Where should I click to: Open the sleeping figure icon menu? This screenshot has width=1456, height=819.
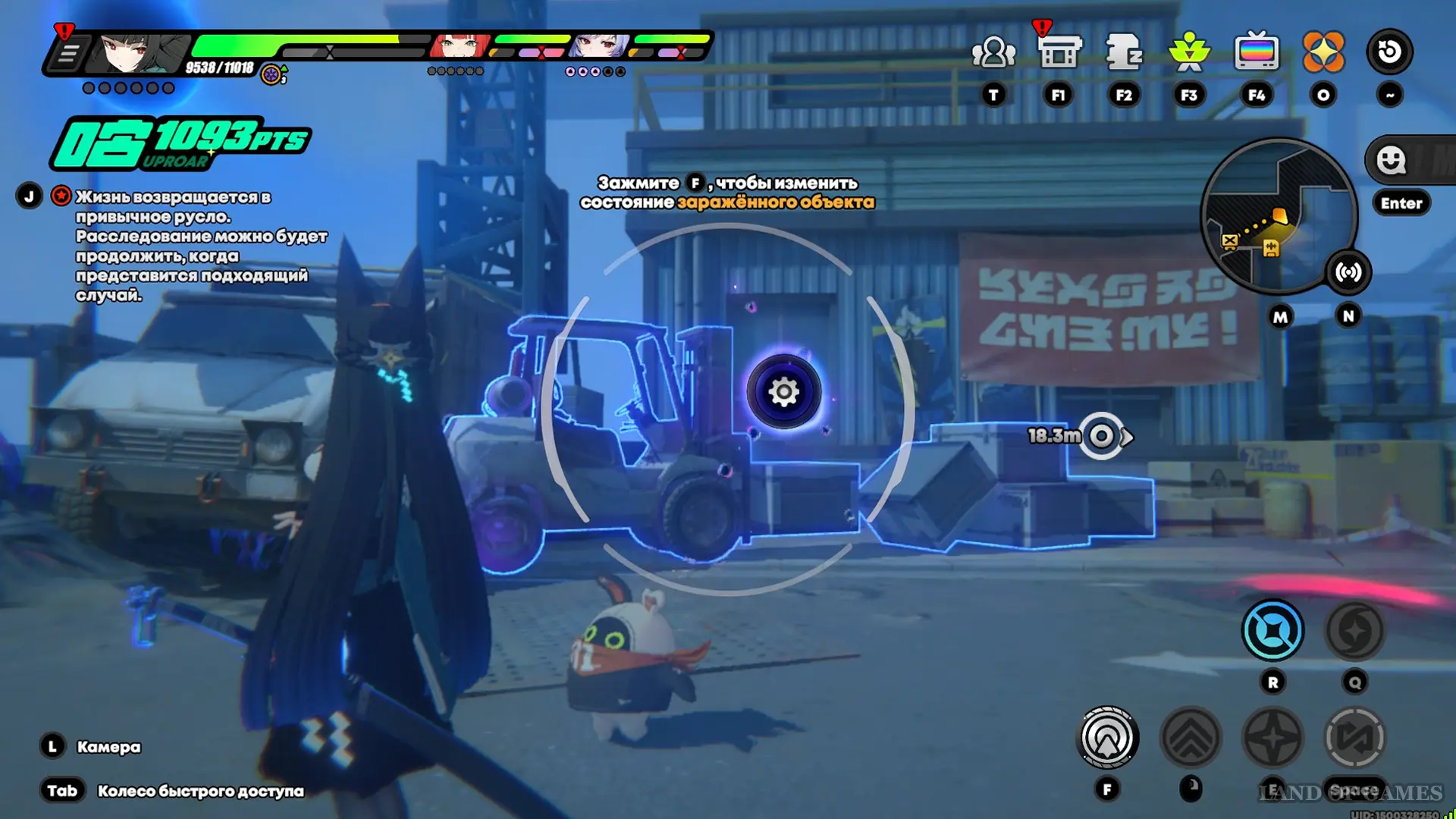click(x=1124, y=52)
